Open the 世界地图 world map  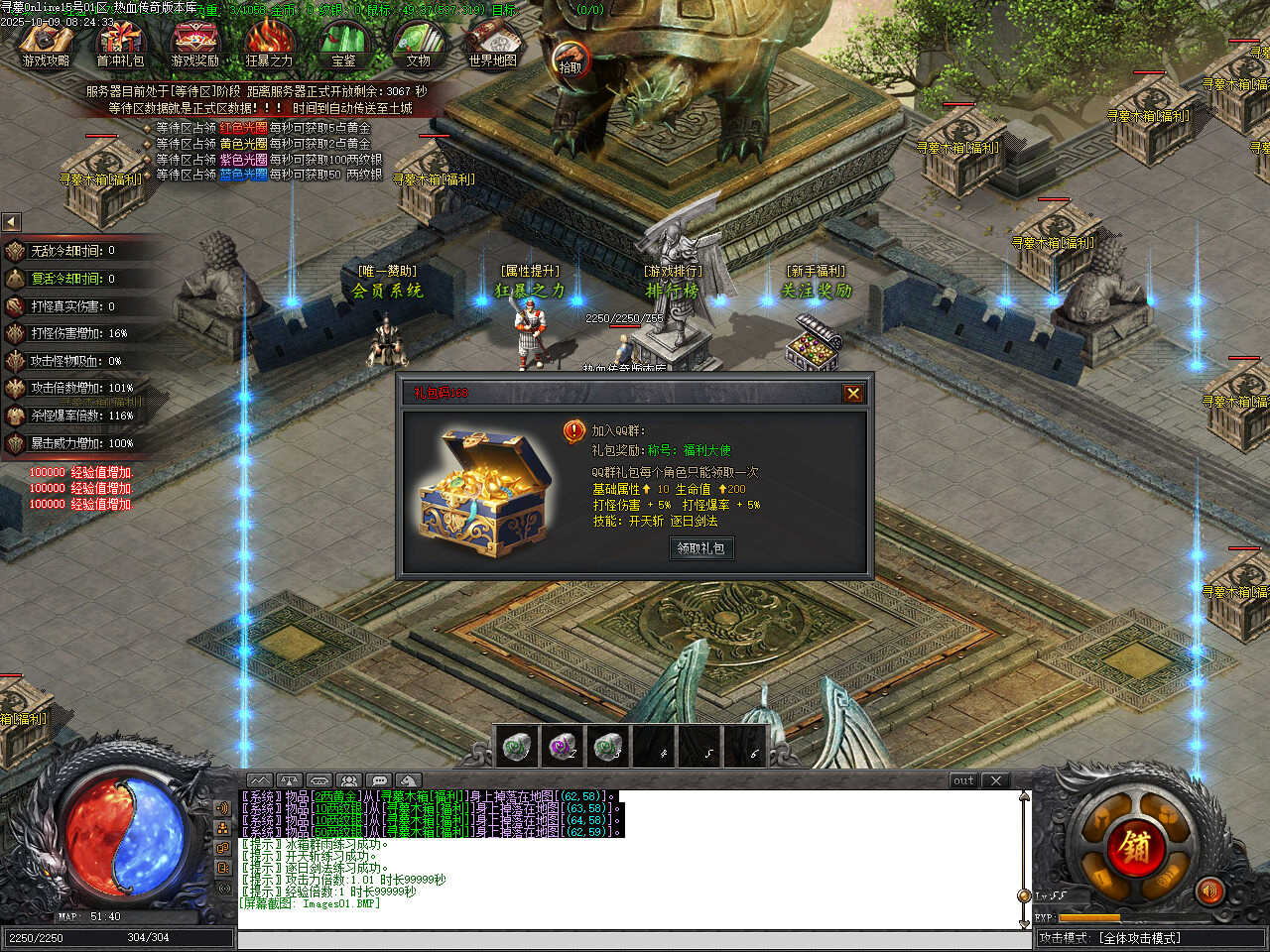tap(492, 44)
